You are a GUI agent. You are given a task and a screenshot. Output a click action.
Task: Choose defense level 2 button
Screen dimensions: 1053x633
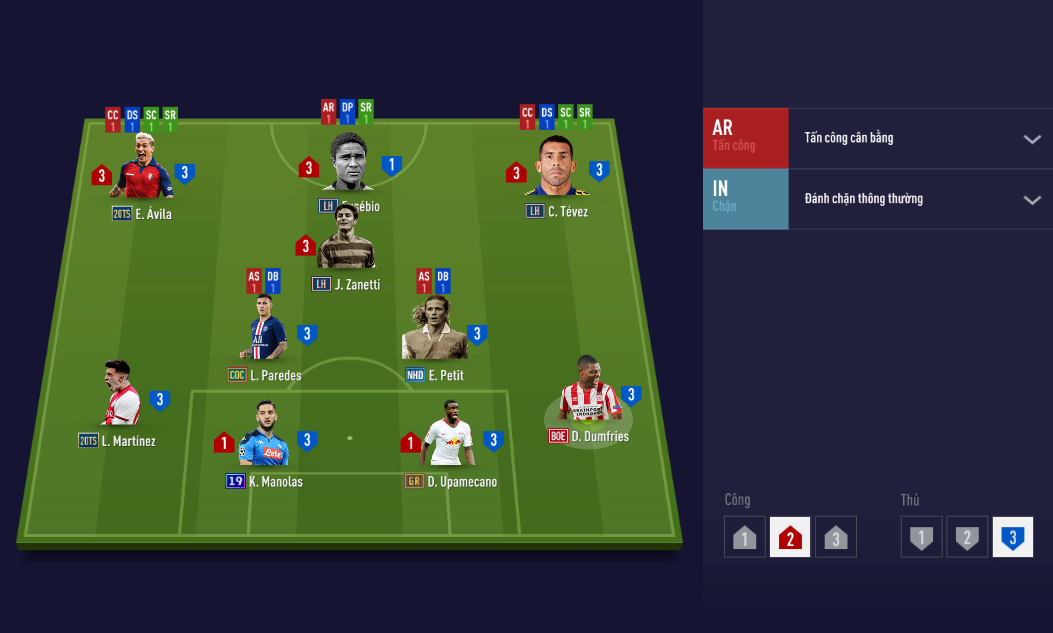967,537
